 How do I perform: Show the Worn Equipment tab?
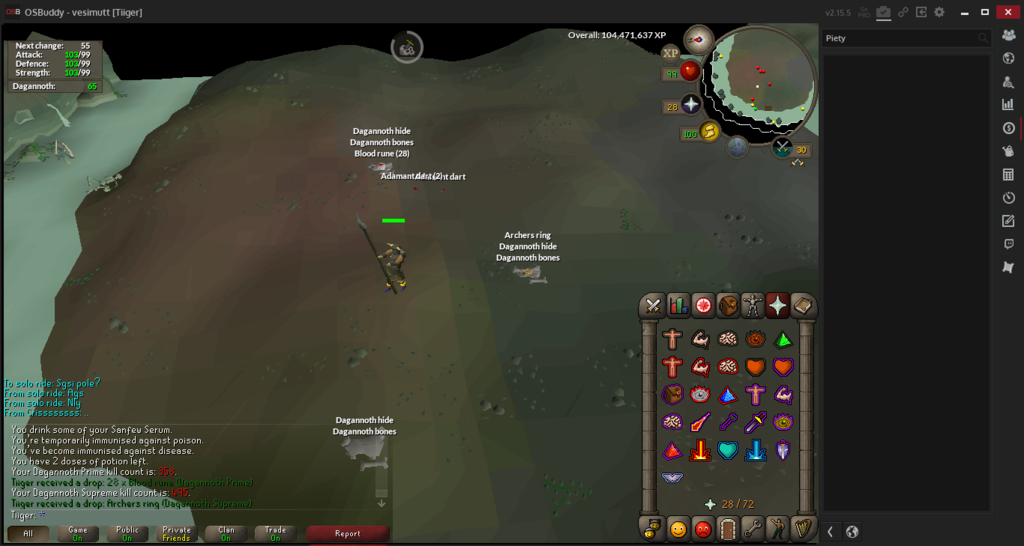753,306
